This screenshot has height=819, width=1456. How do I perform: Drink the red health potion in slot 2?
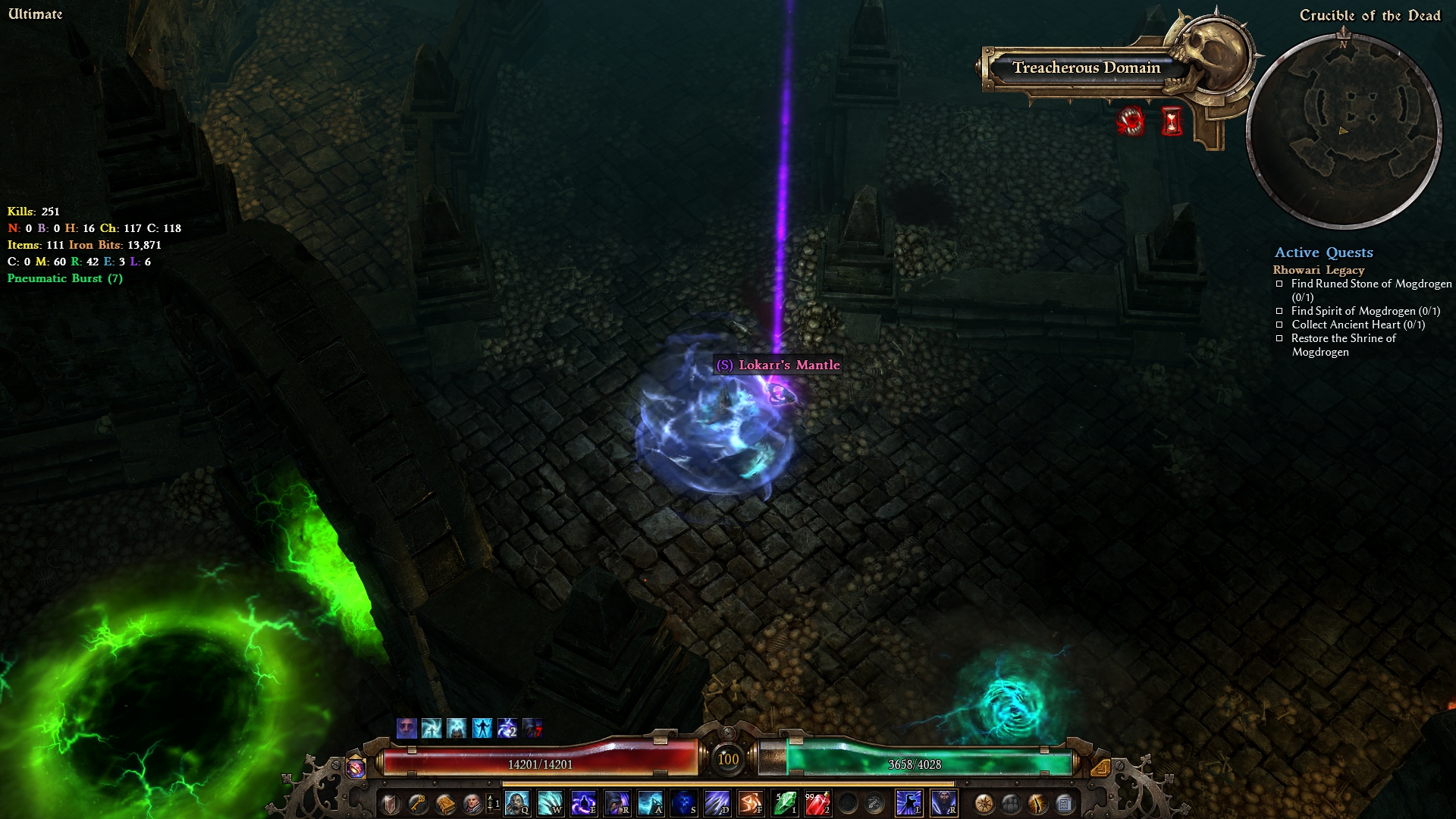coord(817,803)
